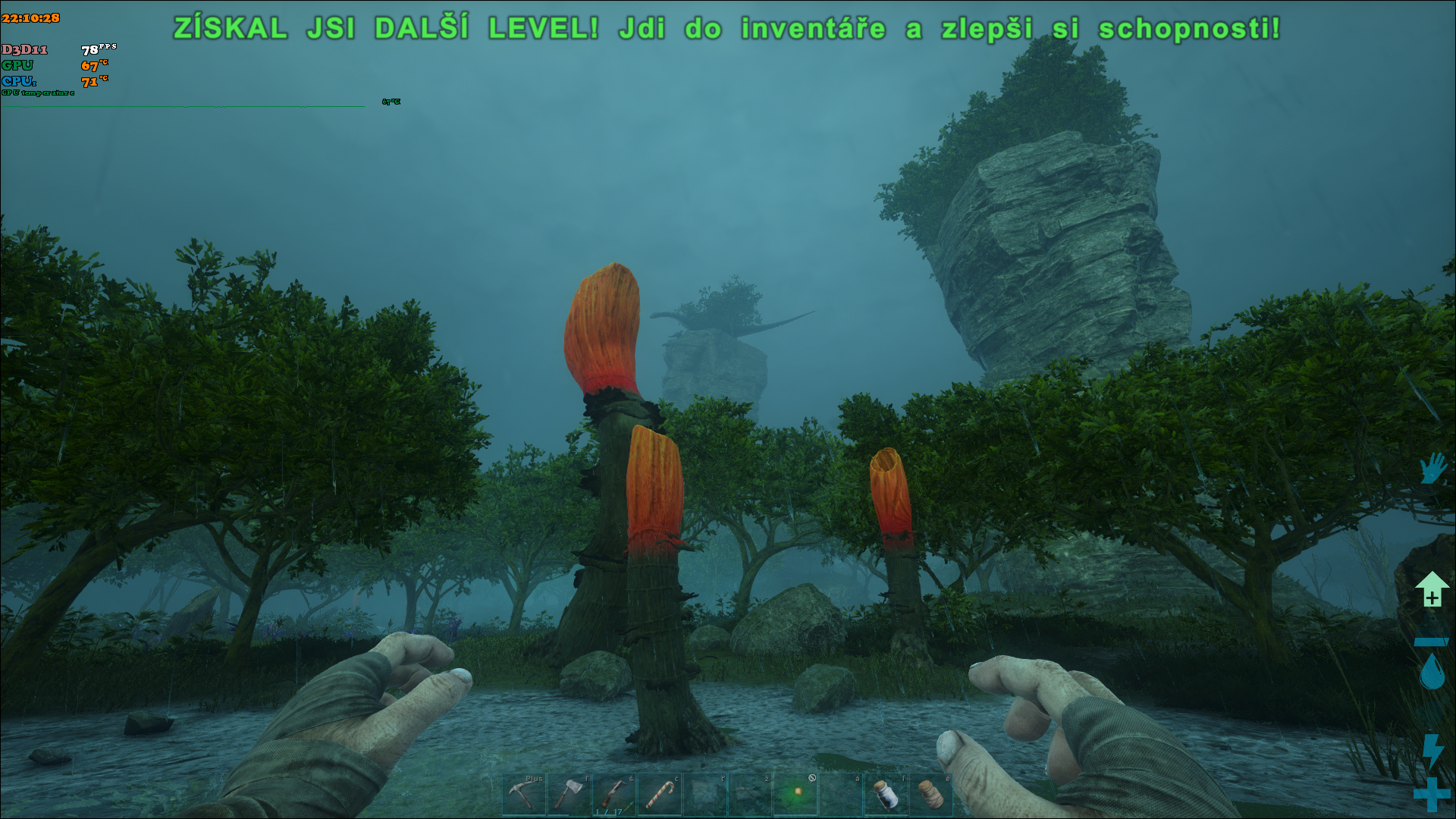Select the cloth-wrapped waterskin slot
This screenshot has width=1456, height=819.
[x=931, y=794]
